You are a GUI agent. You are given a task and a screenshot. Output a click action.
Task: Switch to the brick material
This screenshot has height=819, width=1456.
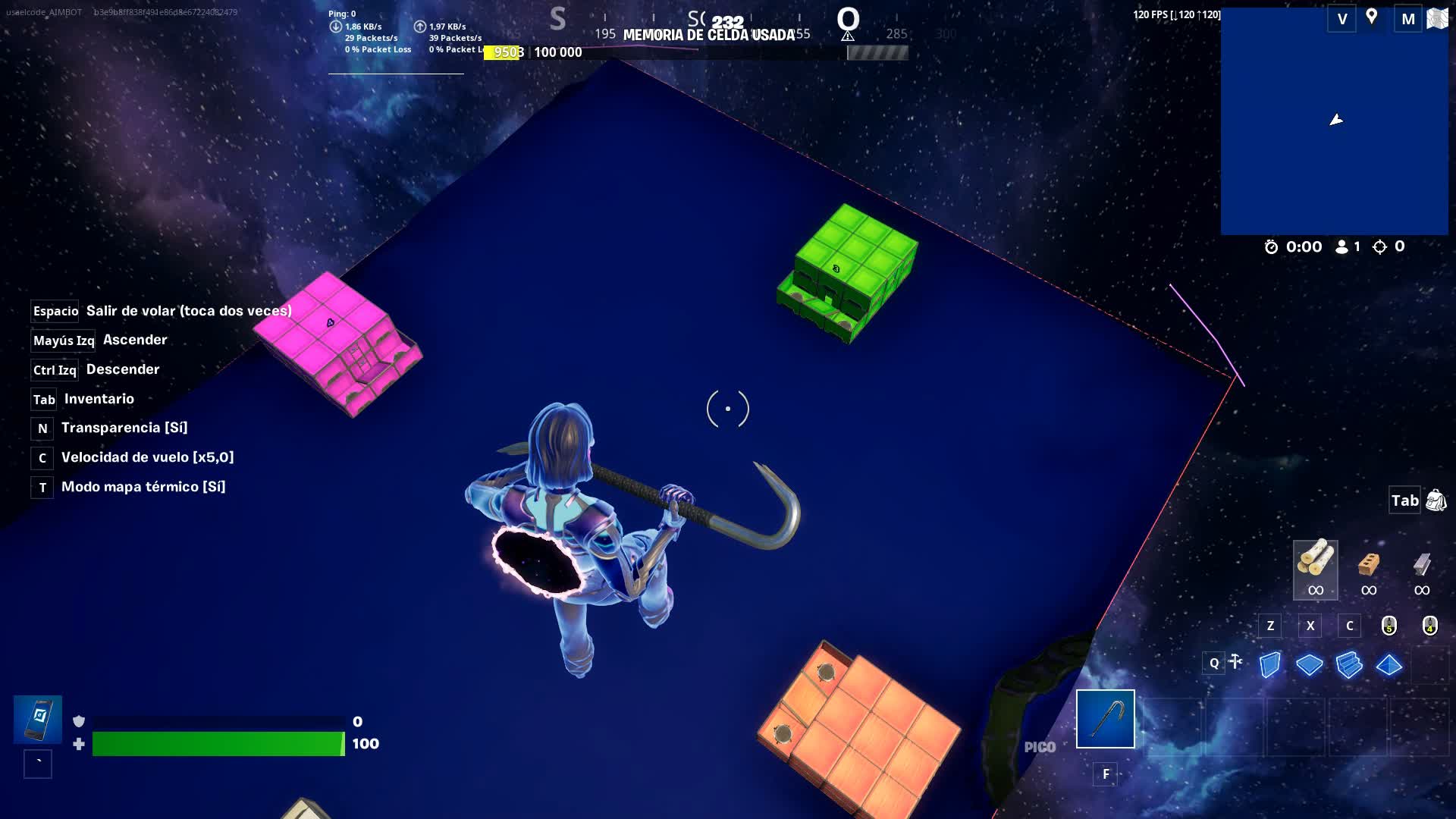(x=1368, y=564)
